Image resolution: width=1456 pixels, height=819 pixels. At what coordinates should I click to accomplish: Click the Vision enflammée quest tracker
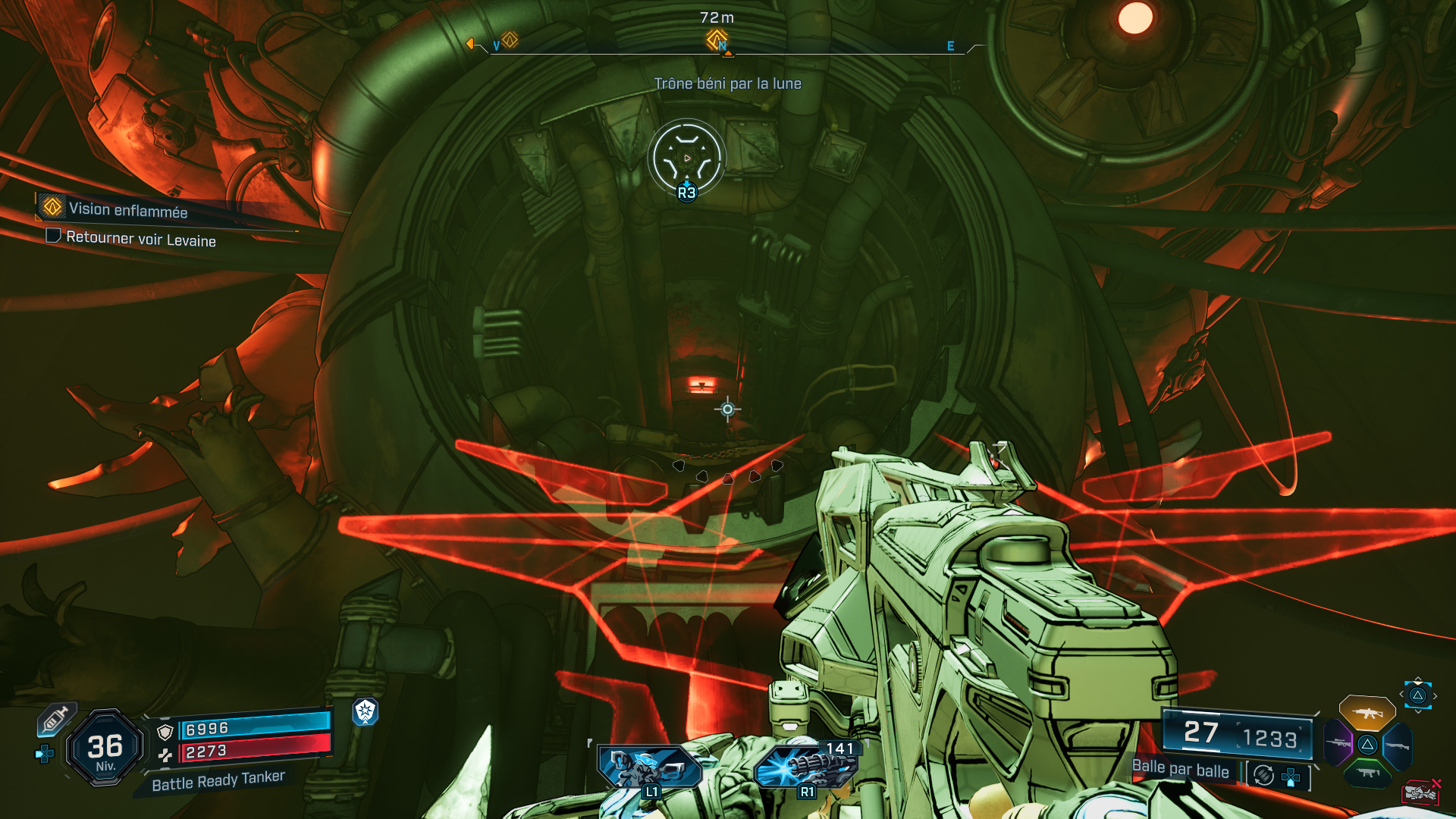click(127, 210)
